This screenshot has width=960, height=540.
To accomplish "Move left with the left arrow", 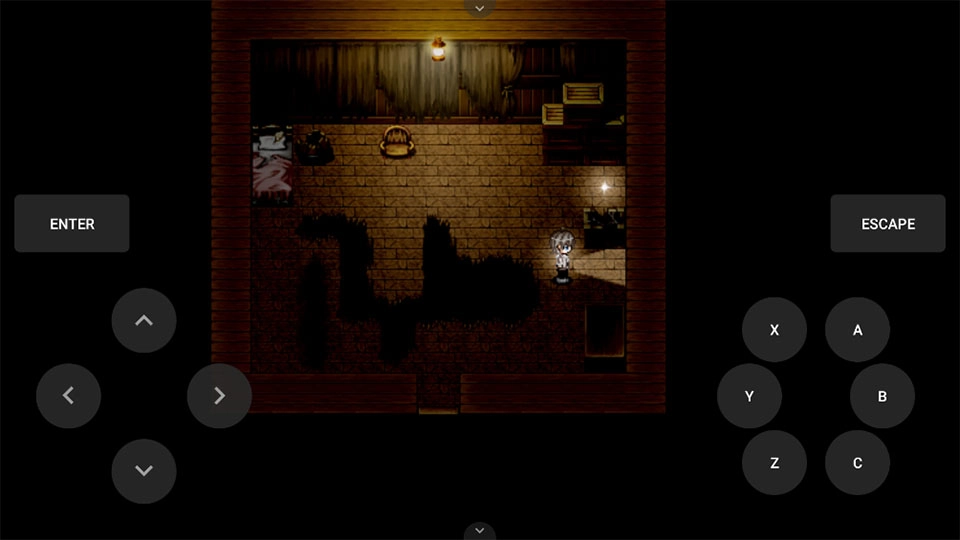I will pyautogui.click(x=68, y=396).
